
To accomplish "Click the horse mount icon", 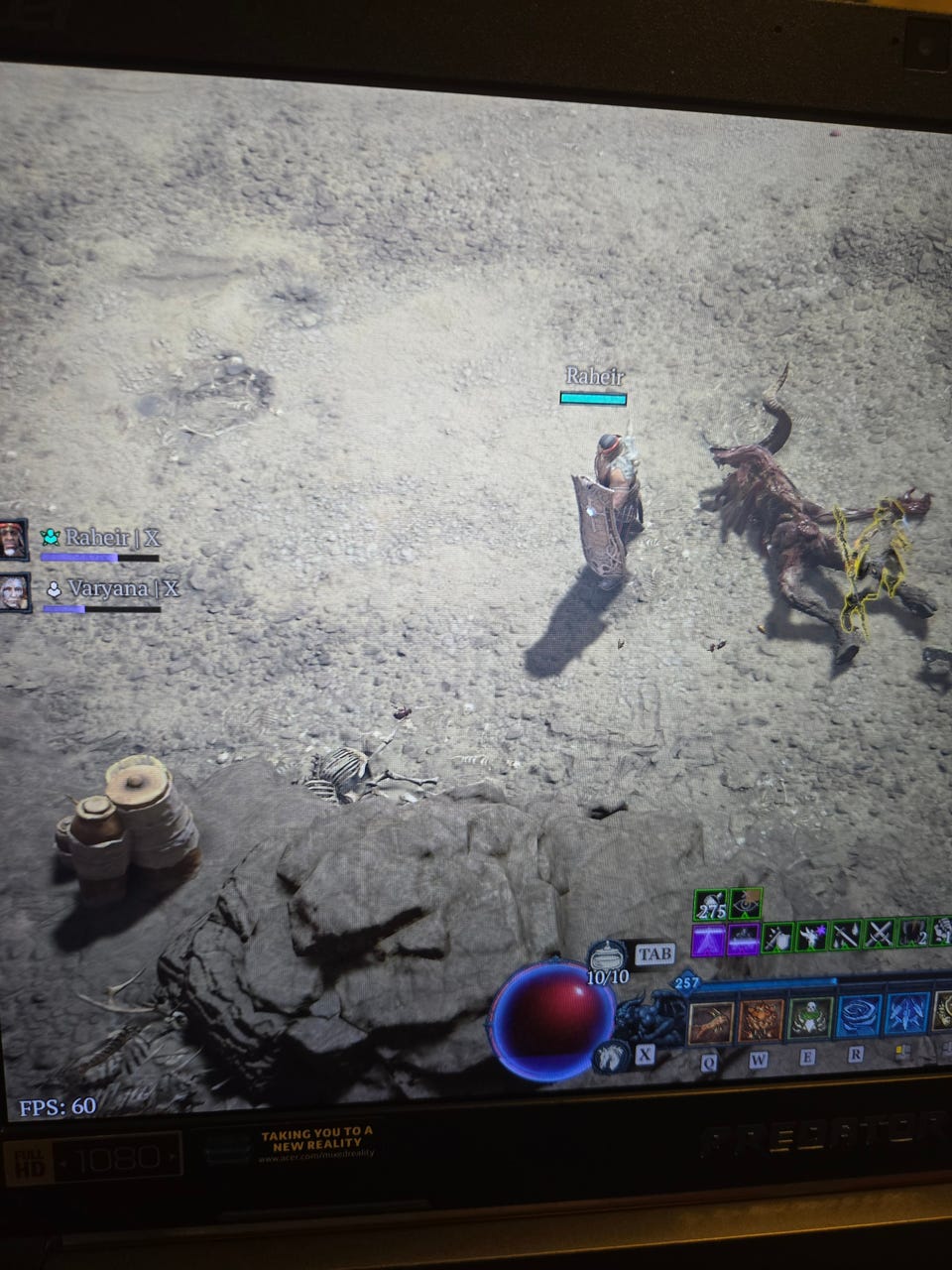I will (610, 1056).
